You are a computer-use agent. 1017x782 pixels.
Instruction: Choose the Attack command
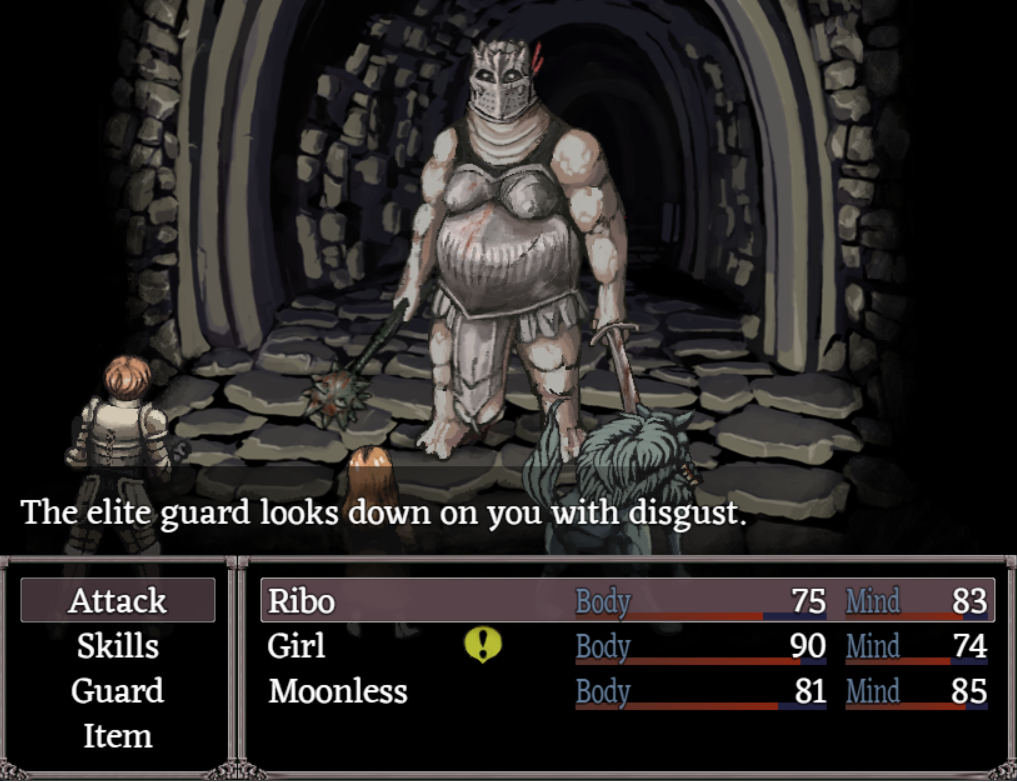(x=118, y=601)
